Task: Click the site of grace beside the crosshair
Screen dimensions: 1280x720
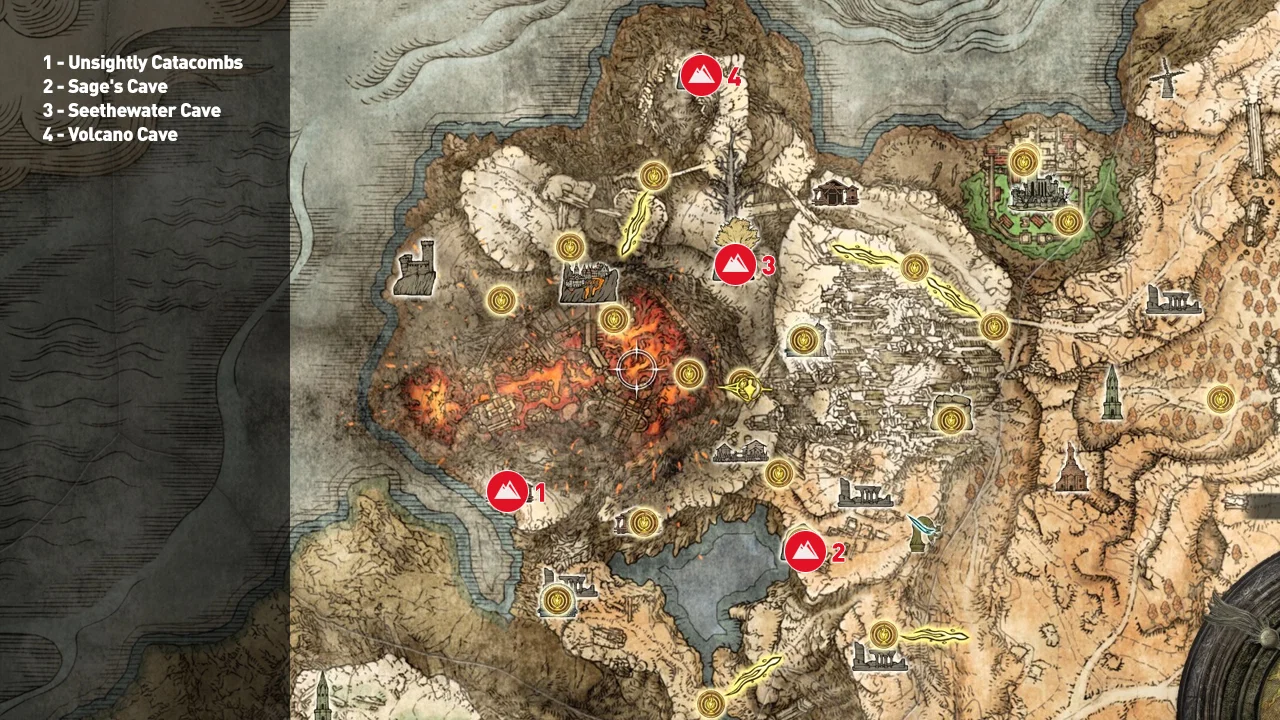Action: tap(688, 372)
